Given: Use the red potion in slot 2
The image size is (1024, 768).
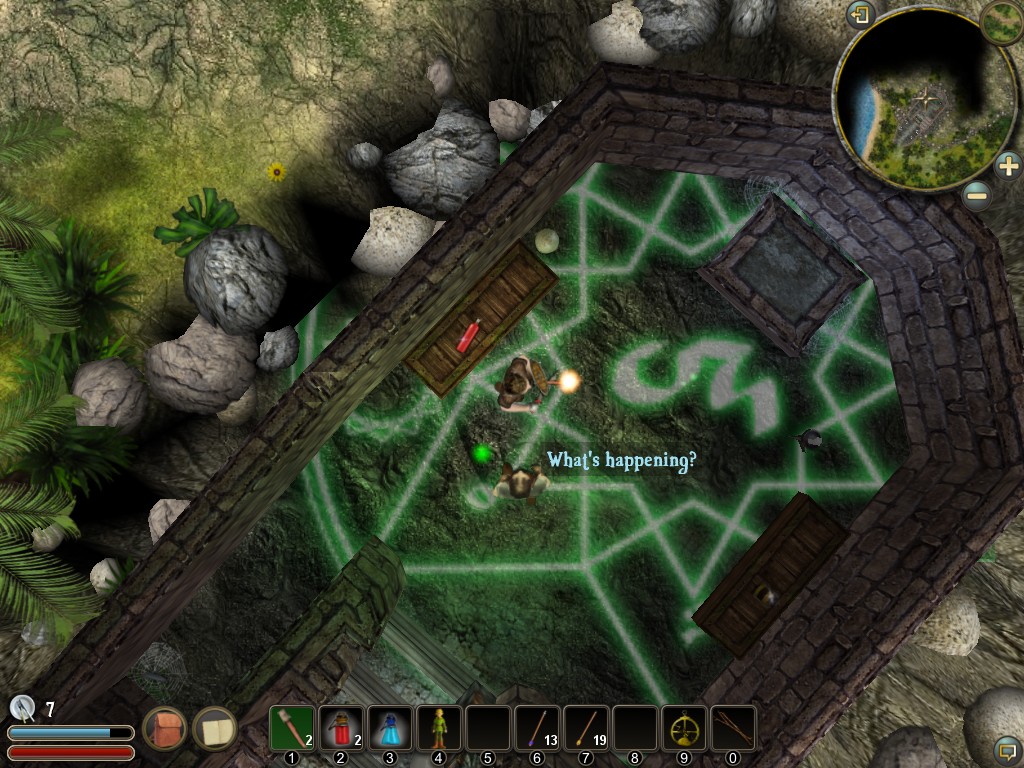Looking at the screenshot, I should tap(341, 729).
